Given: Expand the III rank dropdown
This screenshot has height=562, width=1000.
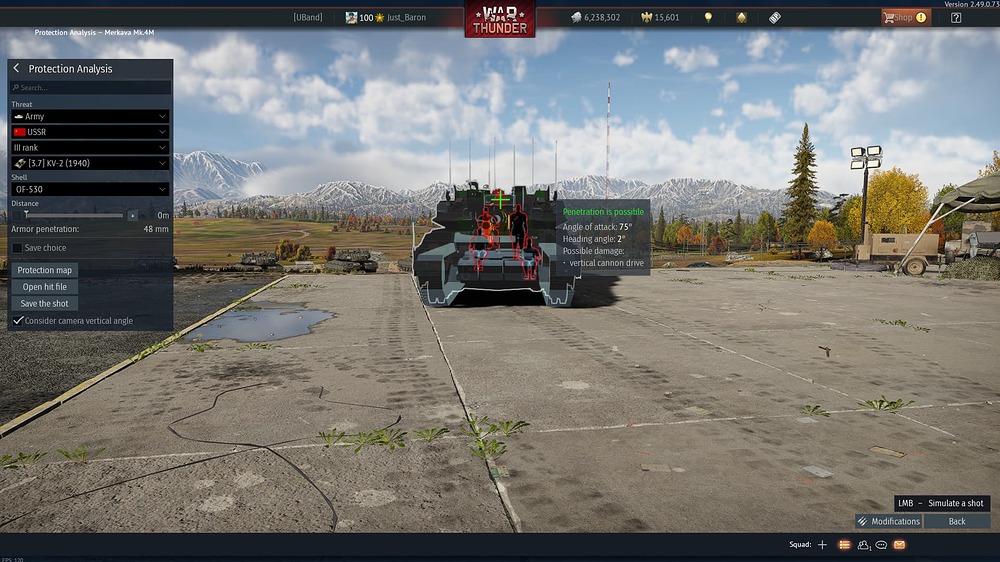Looking at the screenshot, I should 90,147.
